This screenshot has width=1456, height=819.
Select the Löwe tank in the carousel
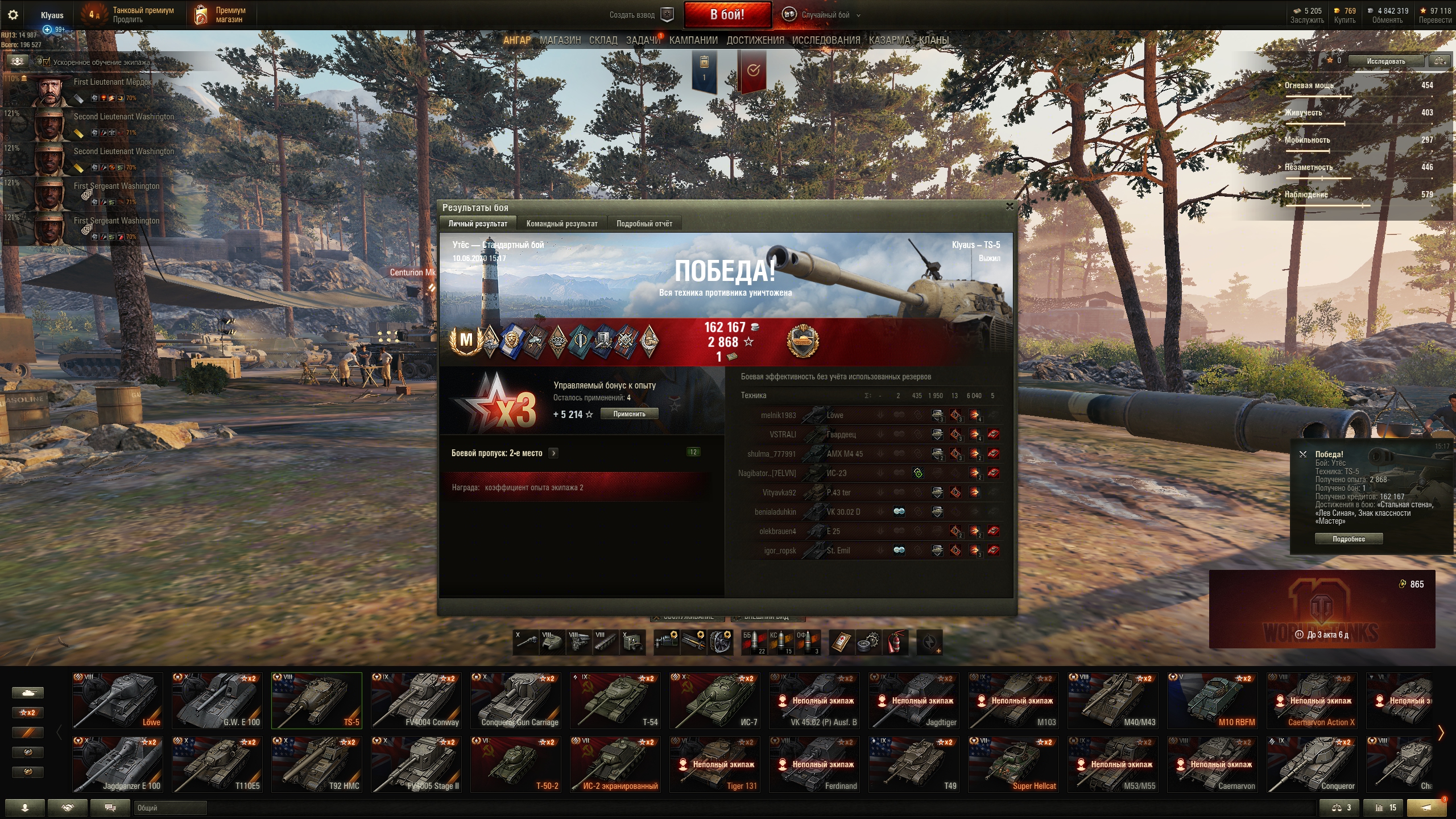[x=118, y=700]
